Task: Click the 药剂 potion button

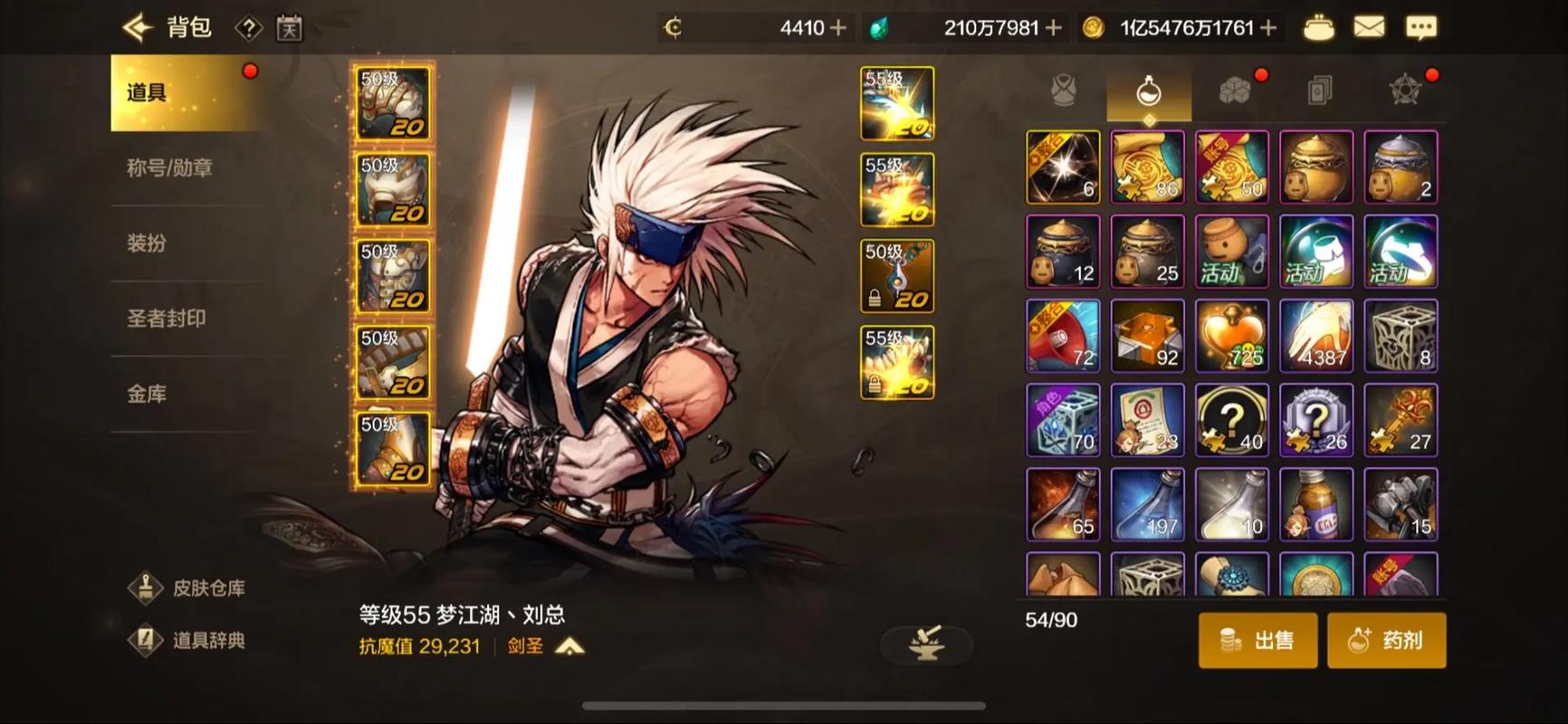Action: [1386, 641]
